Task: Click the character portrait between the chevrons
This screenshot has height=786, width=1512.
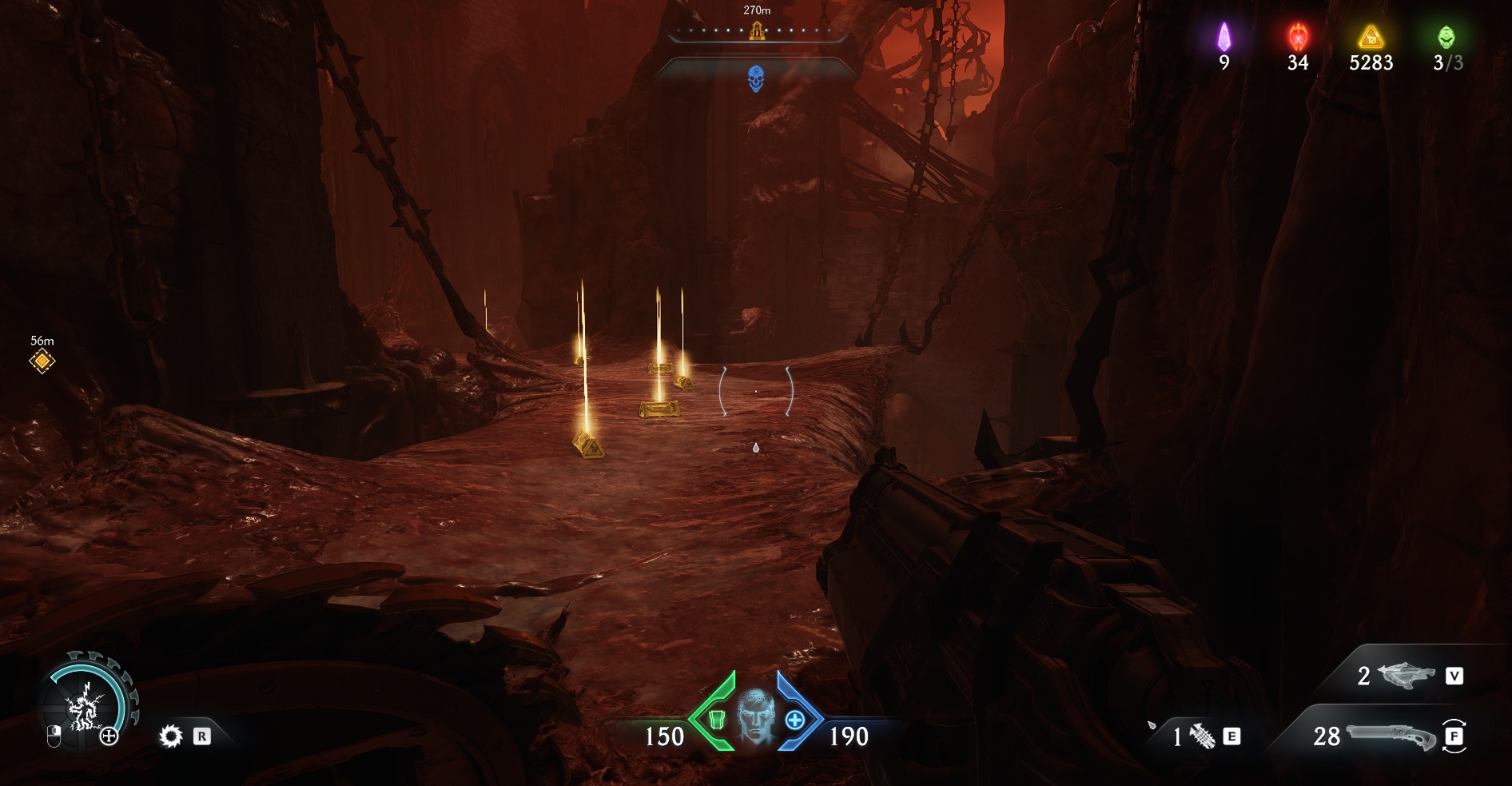Action: (756, 716)
